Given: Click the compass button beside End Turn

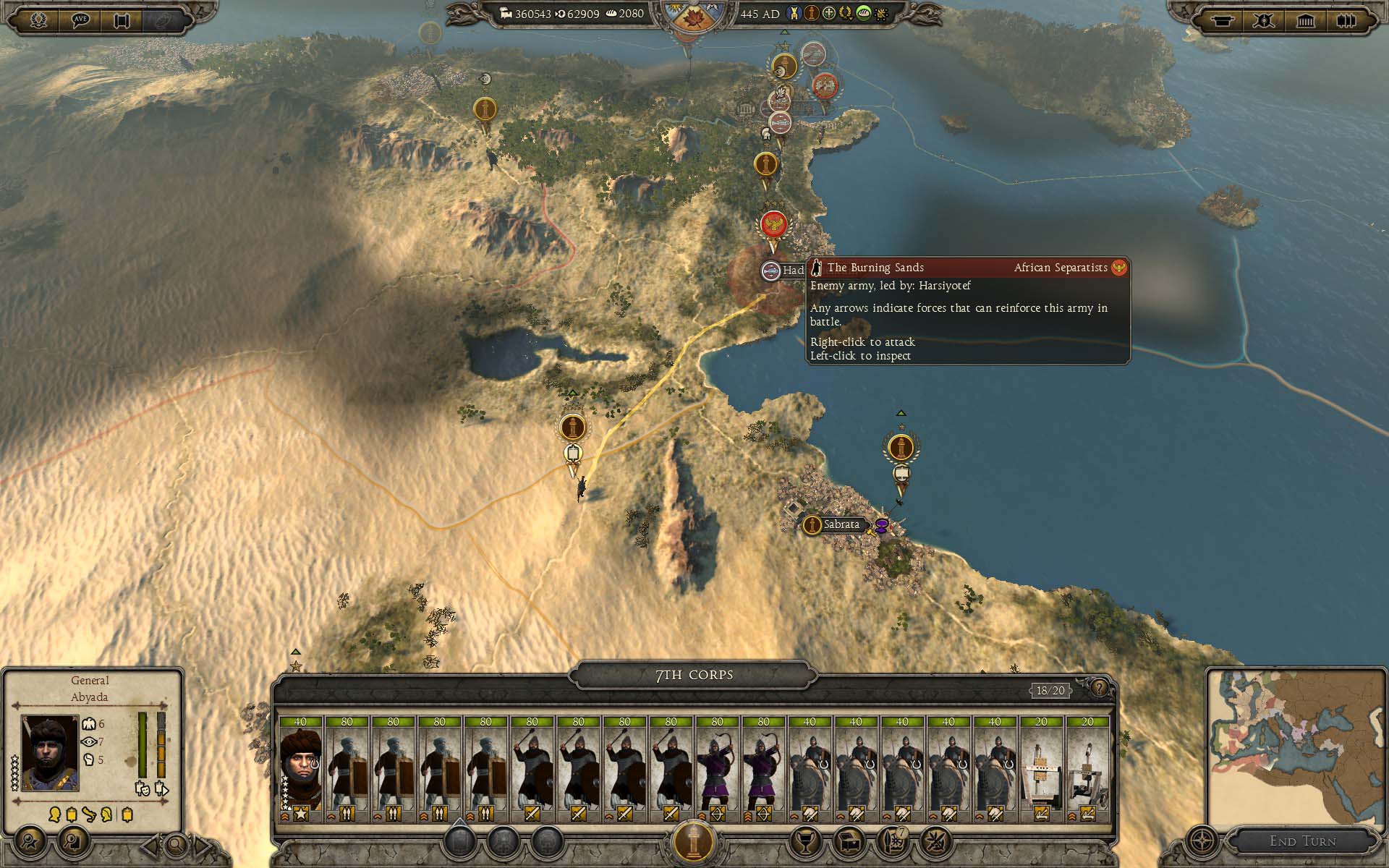Looking at the screenshot, I should [x=1202, y=842].
